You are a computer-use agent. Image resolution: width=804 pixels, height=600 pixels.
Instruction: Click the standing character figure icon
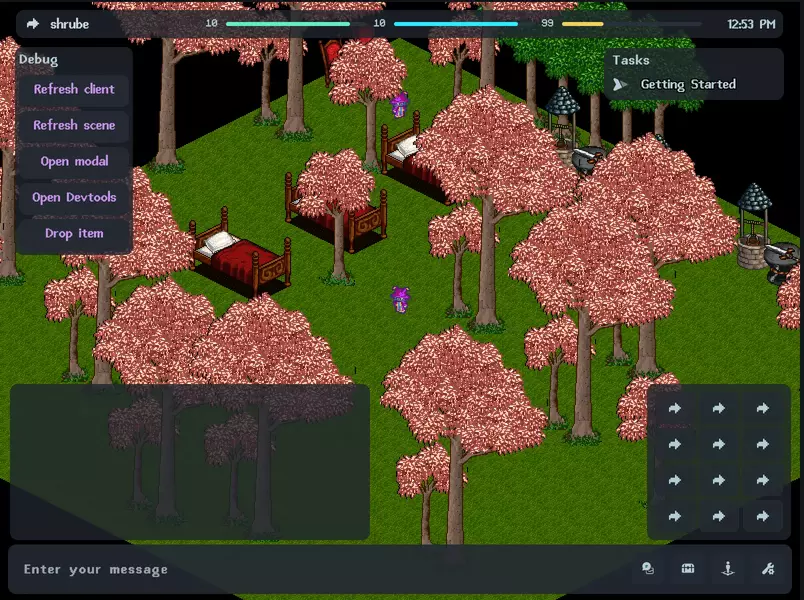pyautogui.click(x=728, y=569)
